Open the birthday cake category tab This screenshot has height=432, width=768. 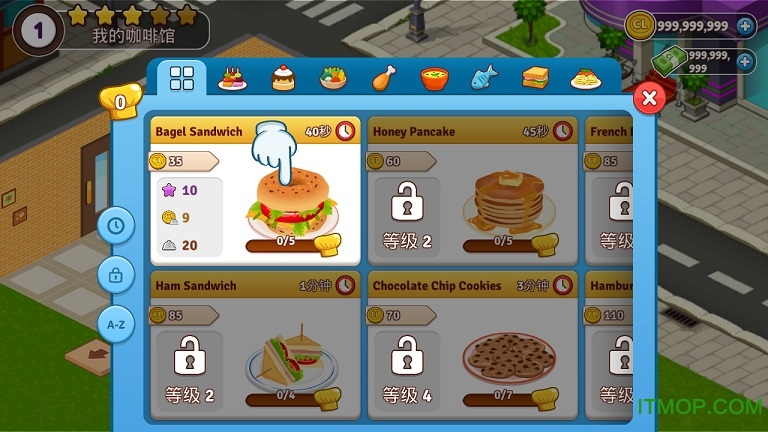(232, 79)
